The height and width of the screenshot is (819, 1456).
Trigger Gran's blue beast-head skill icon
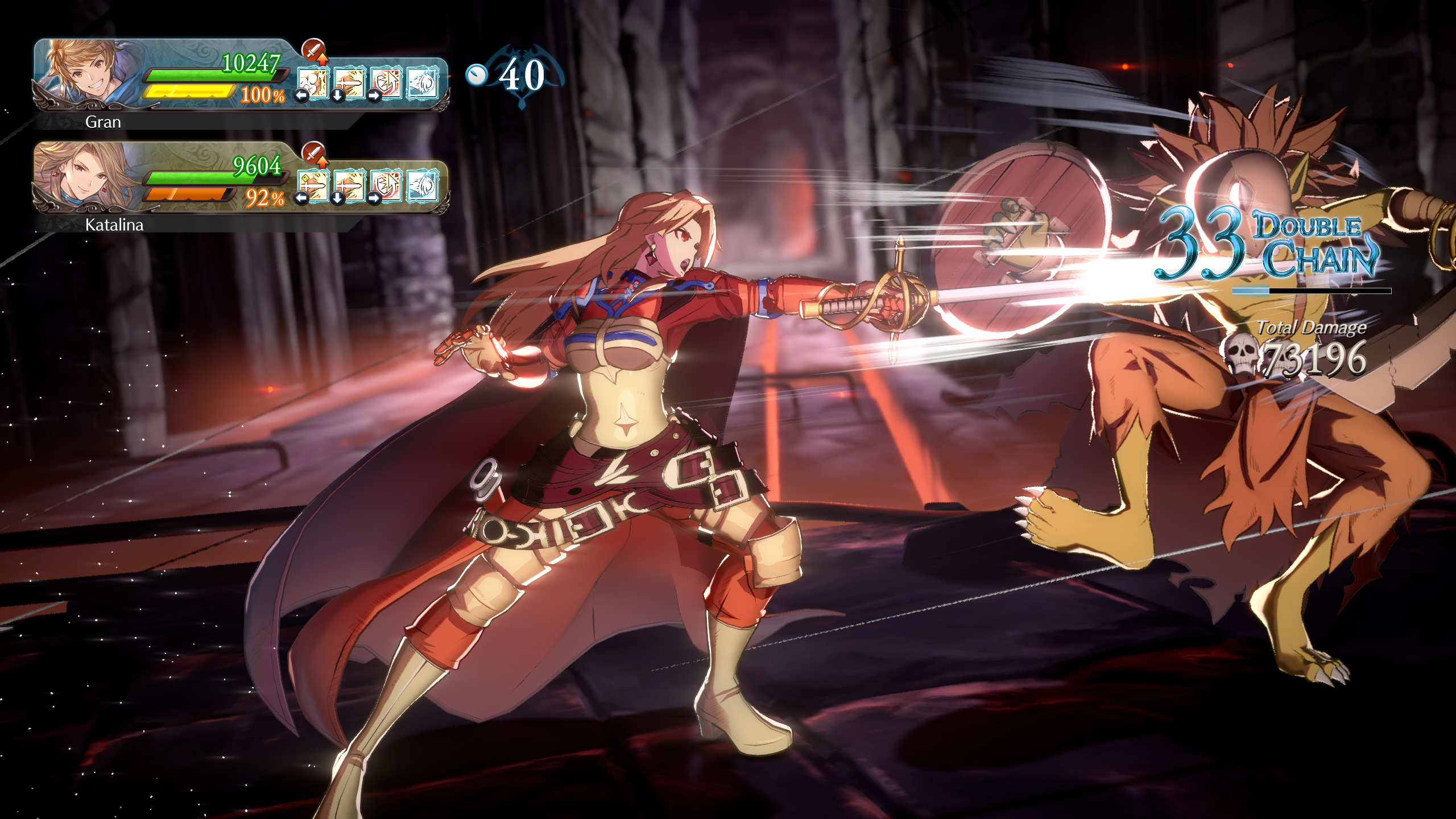[423, 84]
